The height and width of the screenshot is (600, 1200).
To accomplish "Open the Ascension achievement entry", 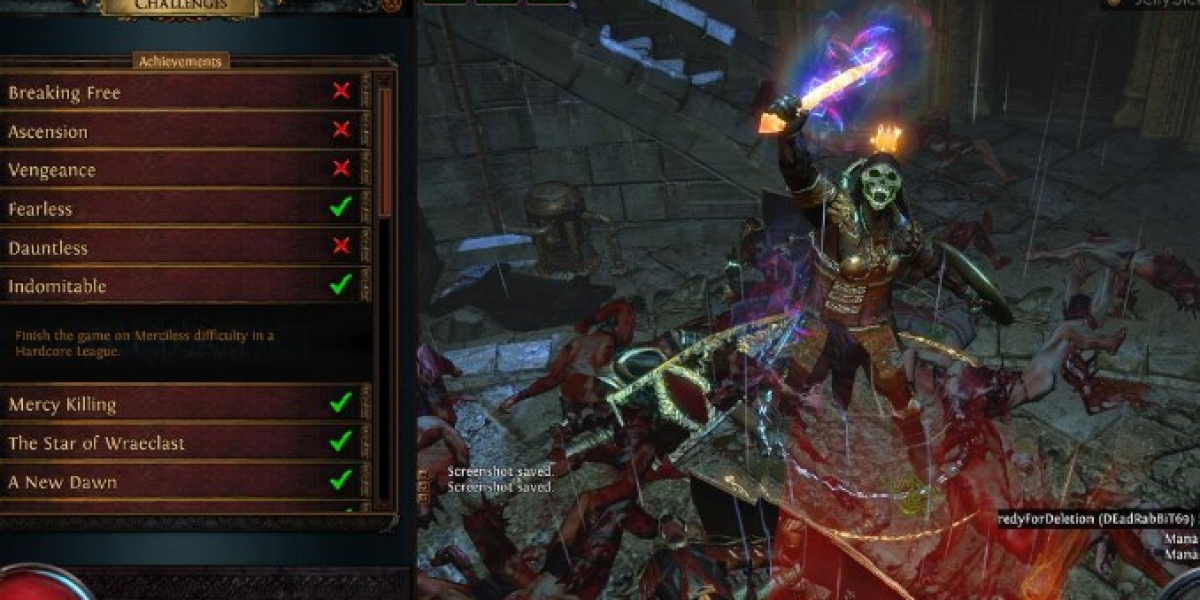I will (180, 131).
